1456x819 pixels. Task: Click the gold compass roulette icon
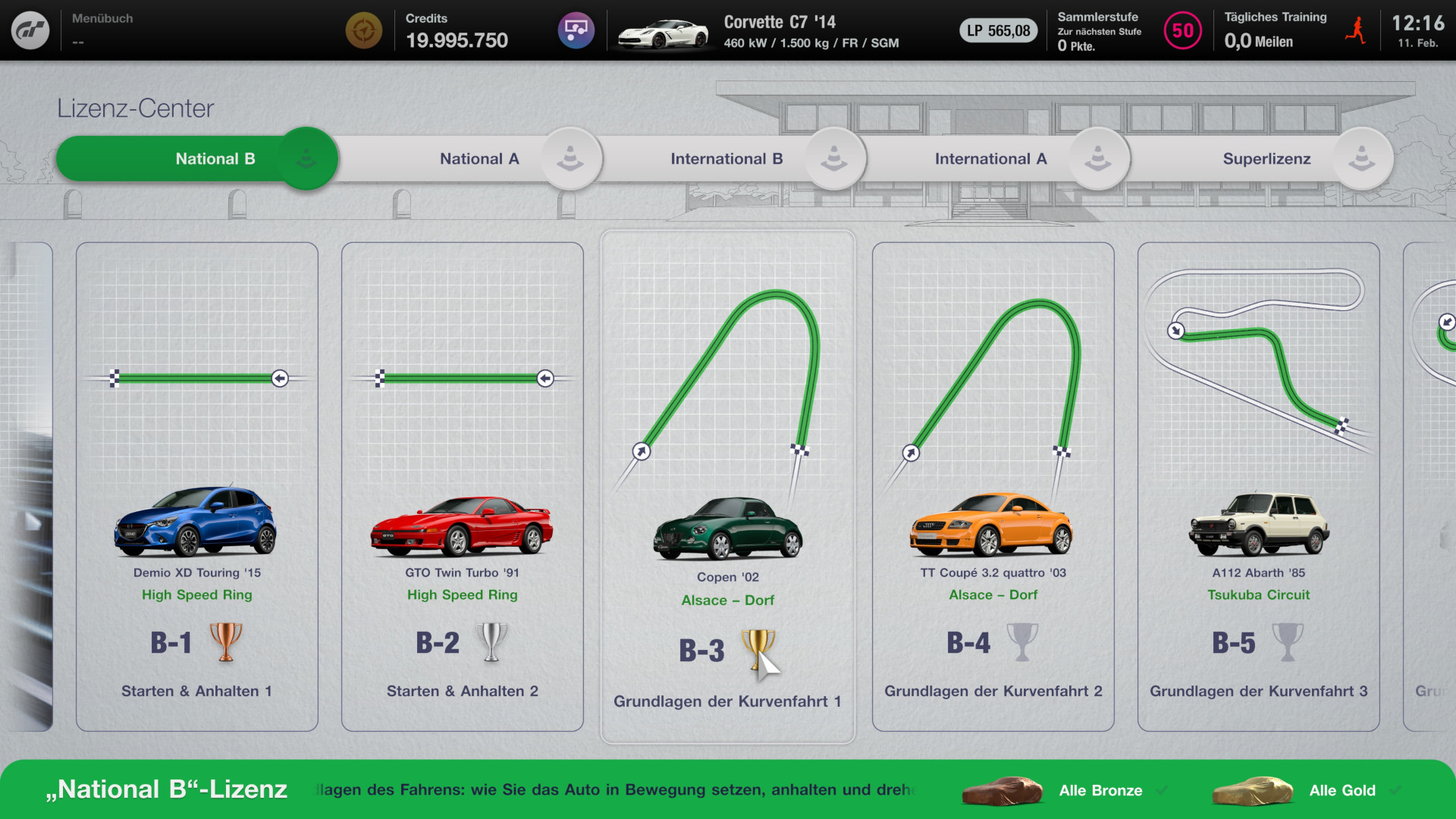pyautogui.click(x=364, y=31)
